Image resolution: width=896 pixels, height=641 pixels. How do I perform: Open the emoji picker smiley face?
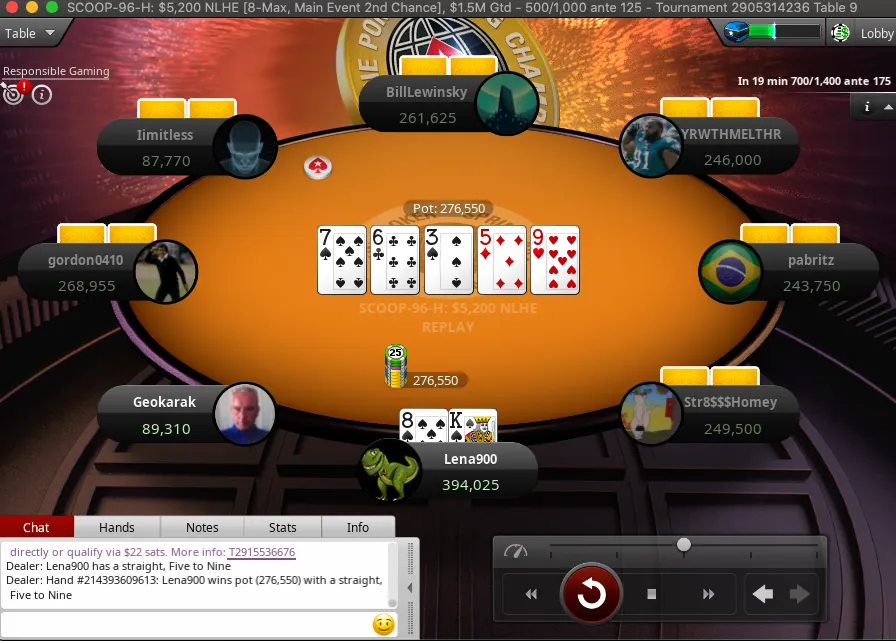[x=383, y=625]
